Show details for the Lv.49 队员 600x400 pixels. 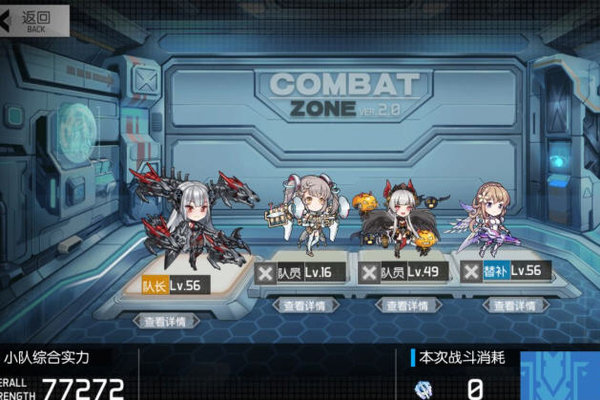pyautogui.click(x=407, y=305)
